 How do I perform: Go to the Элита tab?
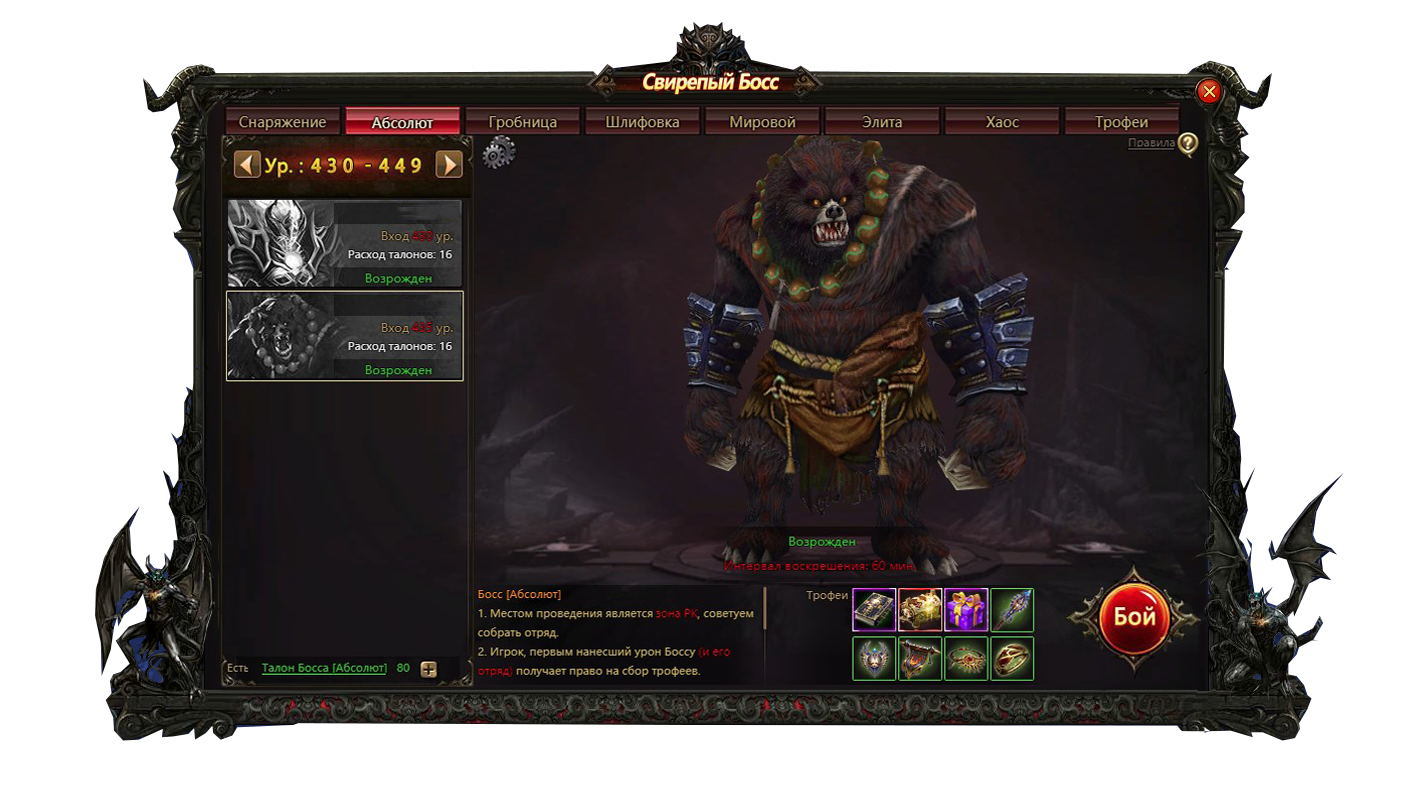[882, 122]
